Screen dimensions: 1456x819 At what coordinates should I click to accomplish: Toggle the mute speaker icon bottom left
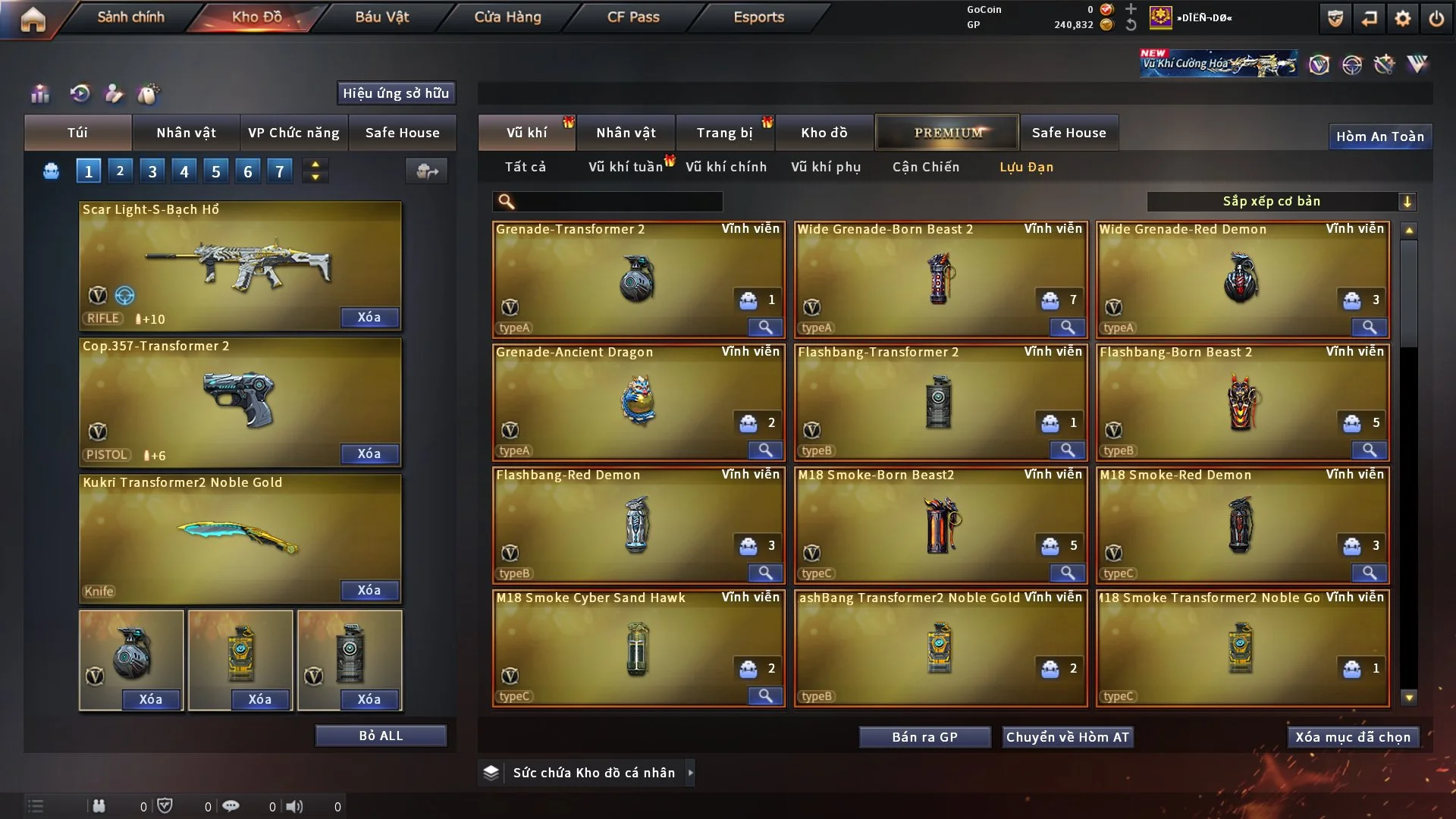click(295, 807)
